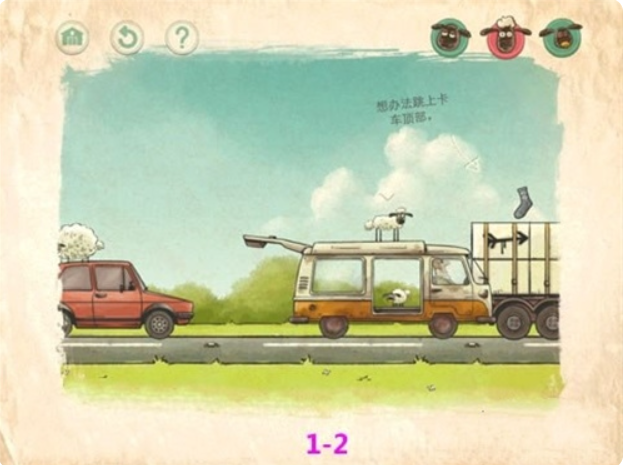Choose Shaun's pink highlighted portrait
Viewport: 624px width, 465px height.
pyautogui.click(x=505, y=37)
